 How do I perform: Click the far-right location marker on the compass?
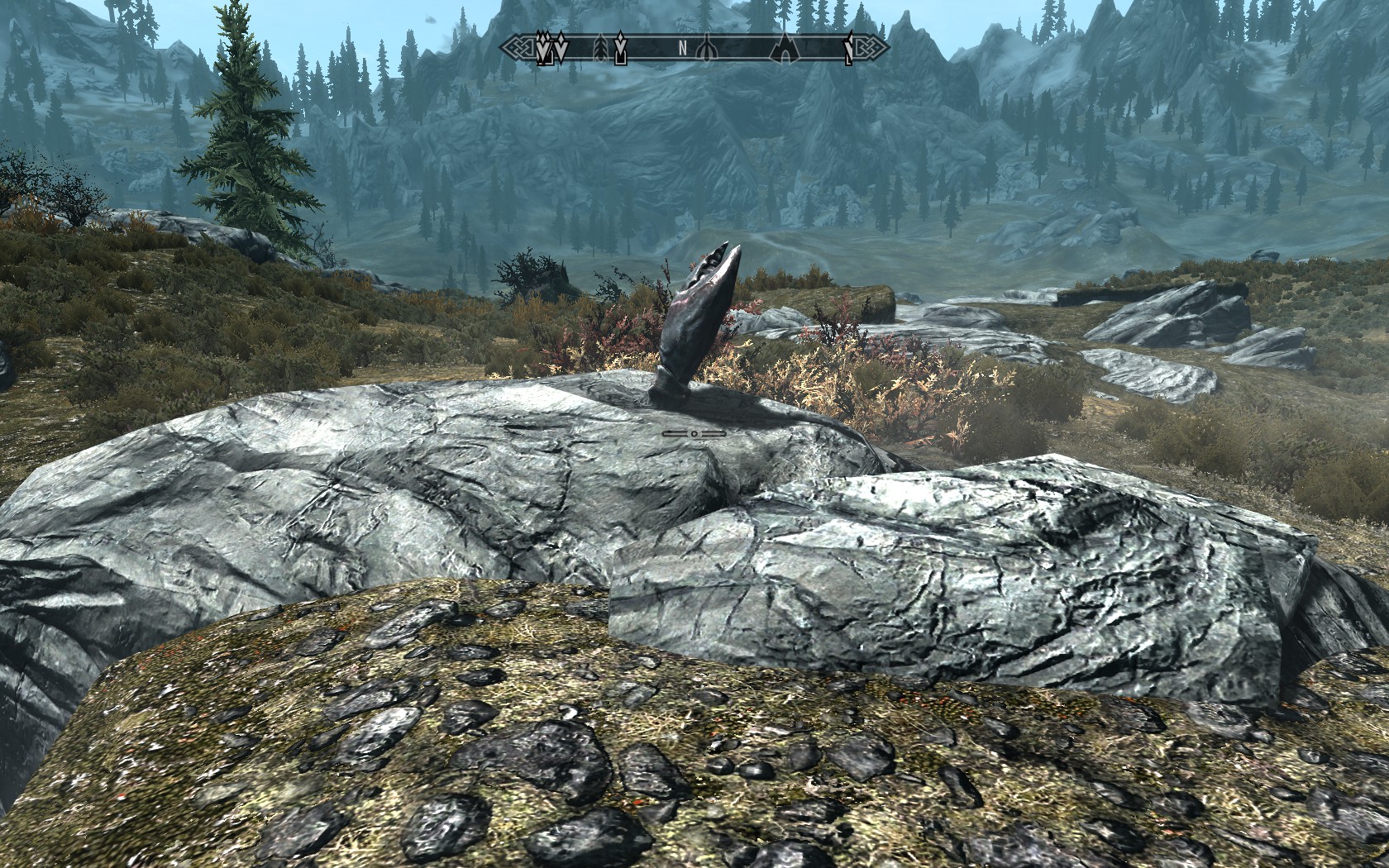(849, 50)
